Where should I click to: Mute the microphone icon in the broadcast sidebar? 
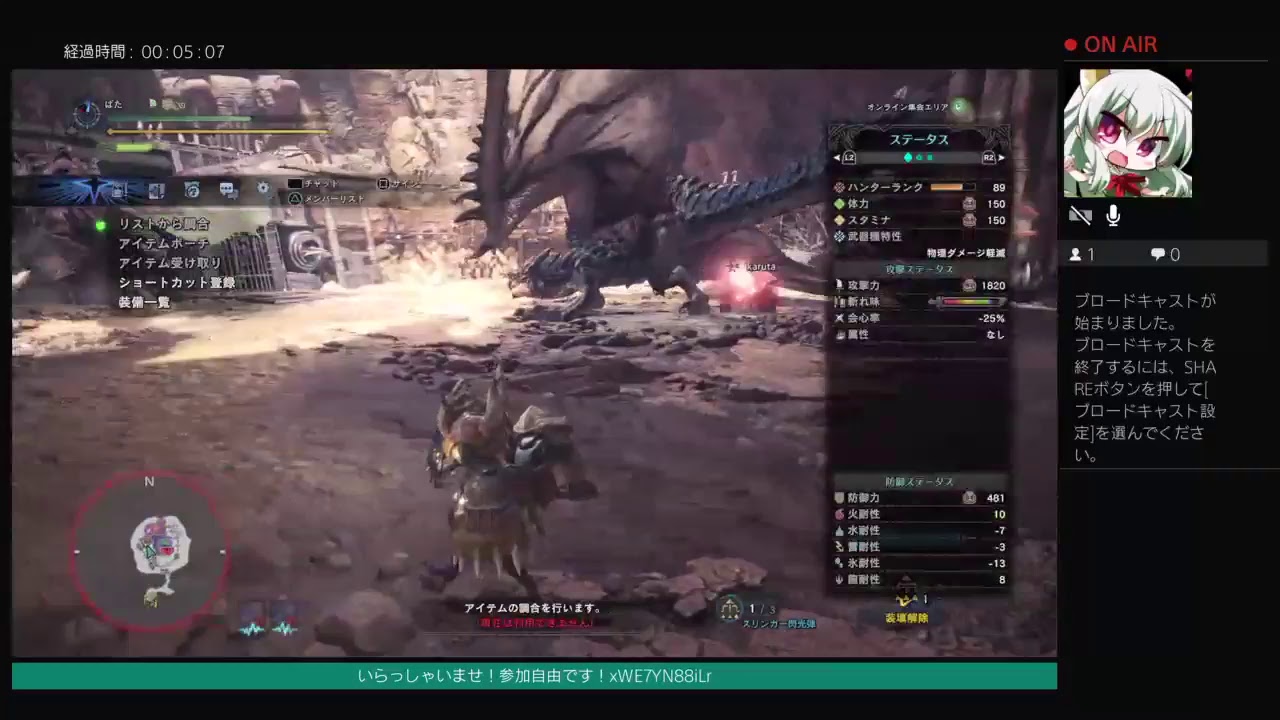click(x=1112, y=215)
